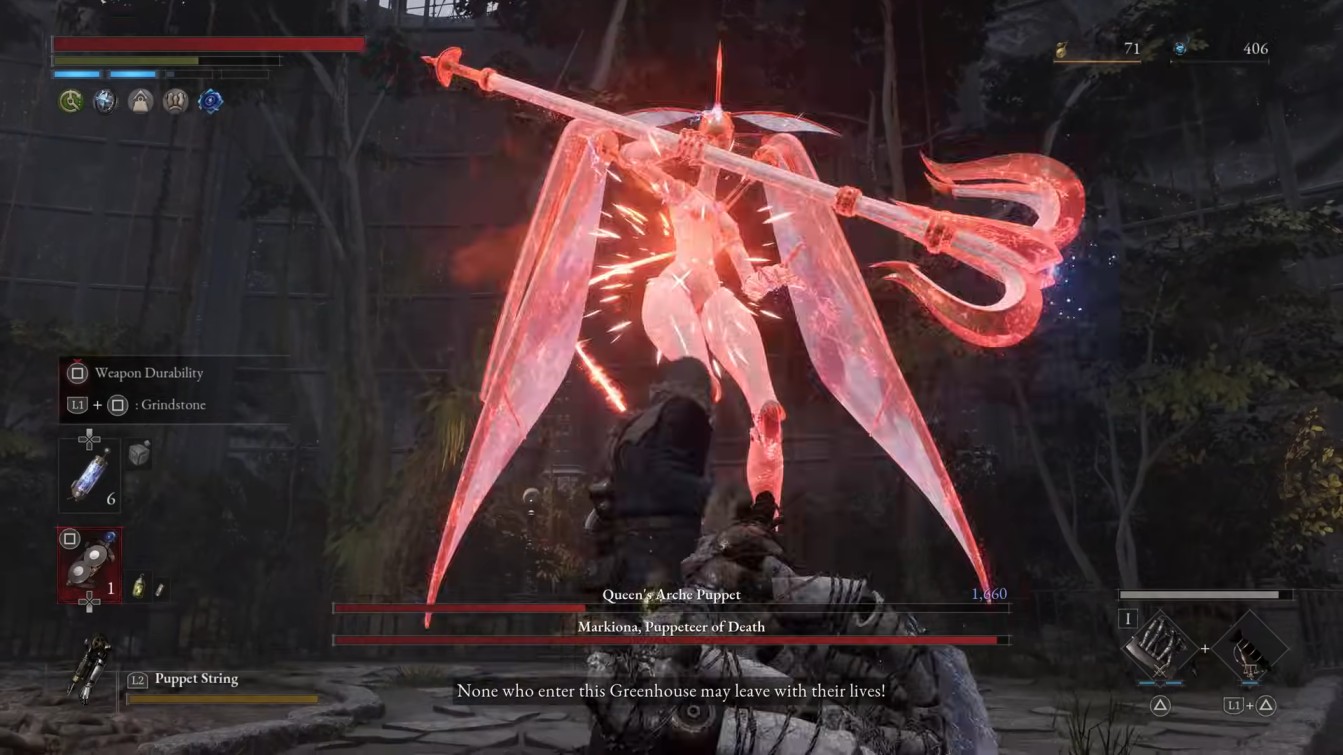Image resolution: width=1343 pixels, height=755 pixels.
Task: Click the weight capacity status icon
Action: click(x=140, y=101)
